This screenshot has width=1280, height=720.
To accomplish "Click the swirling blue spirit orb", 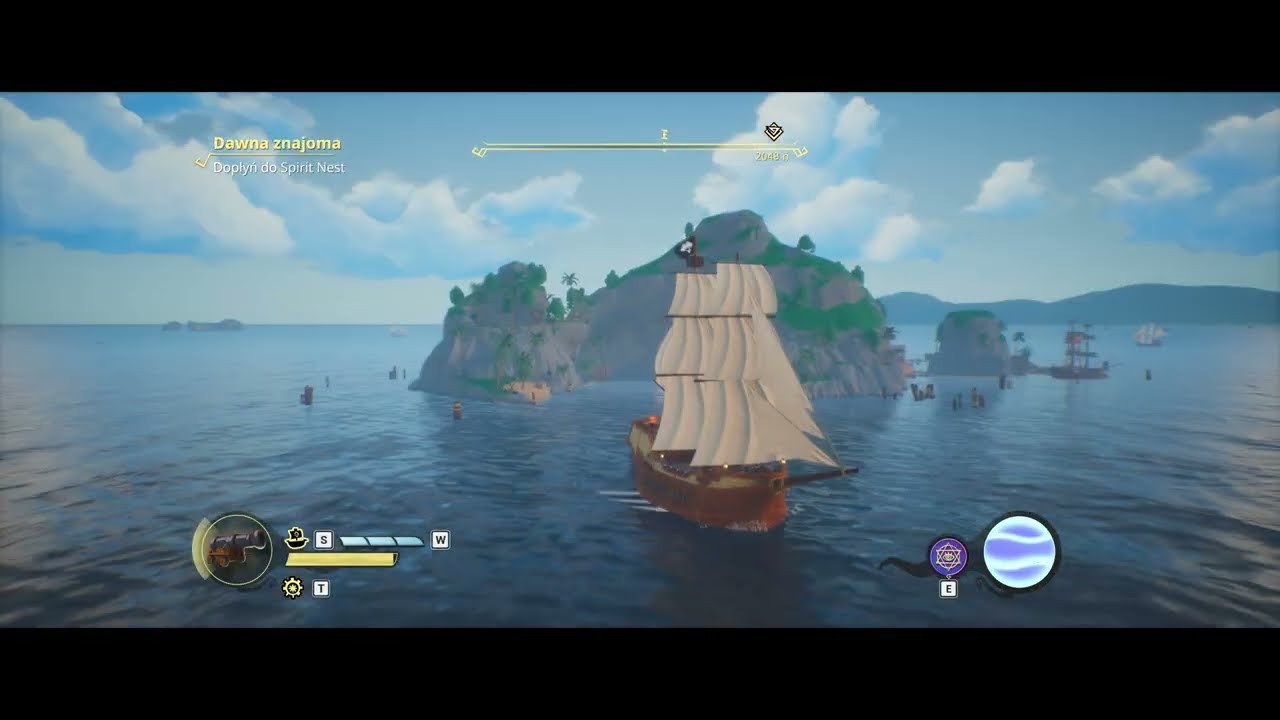I will [1019, 552].
